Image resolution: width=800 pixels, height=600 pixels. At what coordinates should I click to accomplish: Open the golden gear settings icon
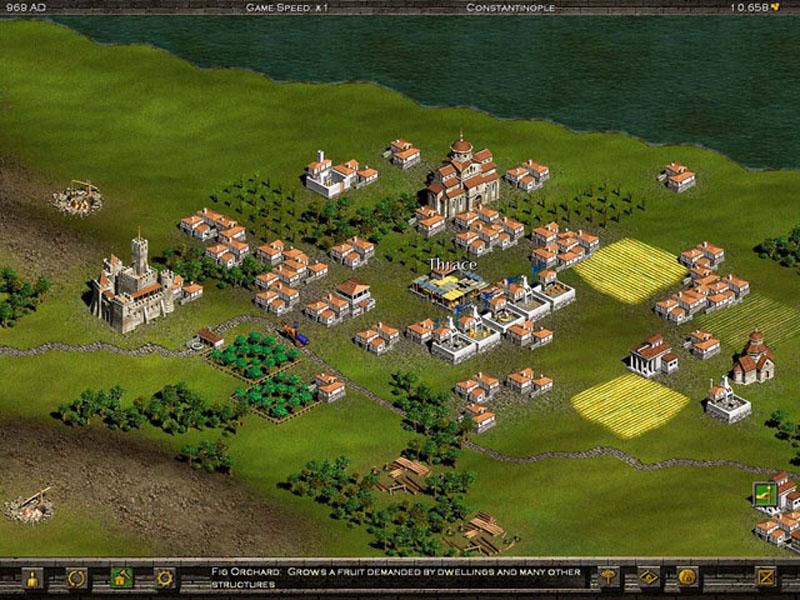164,578
